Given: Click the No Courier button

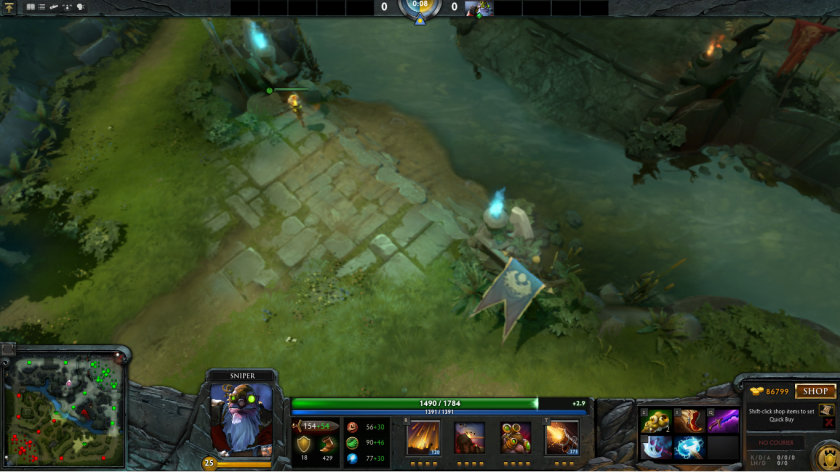Looking at the screenshot, I should pyautogui.click(x=775, y=442).
